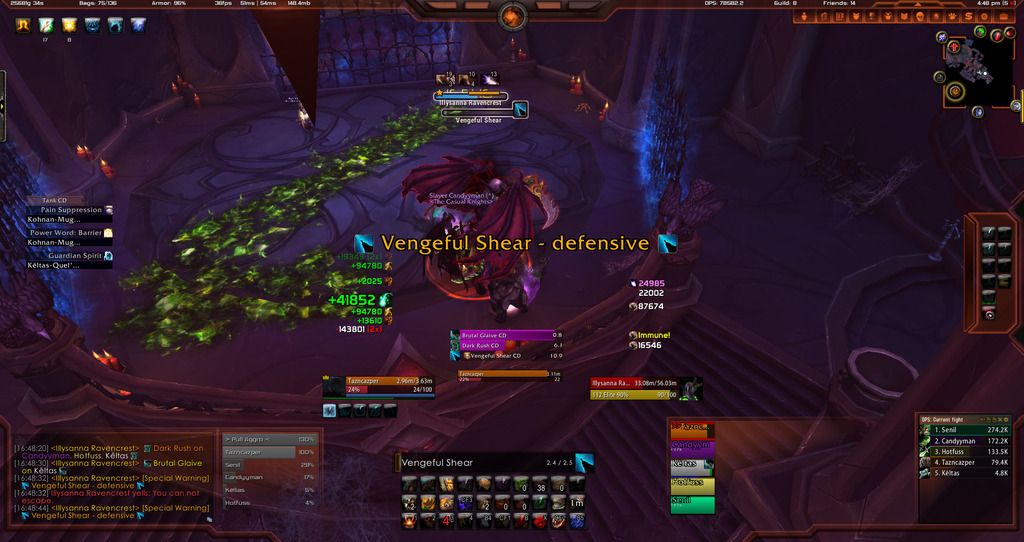Screen dimensions: 1024x542
Task: Open Tazncazper's damage meter row
Action: click(x=963, y=462)
